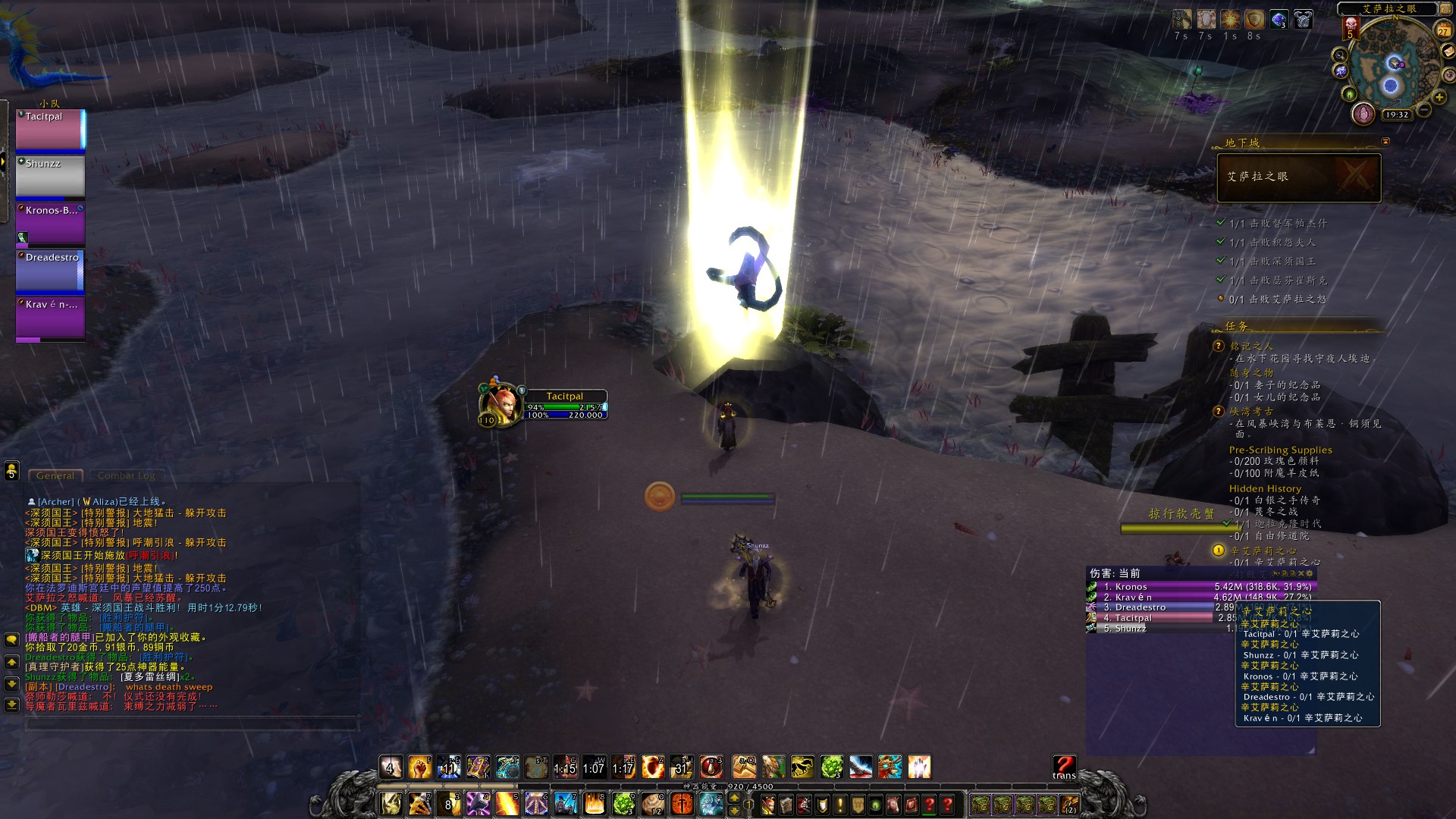Click the minimap zoom-in plus button

[1439, 98]
